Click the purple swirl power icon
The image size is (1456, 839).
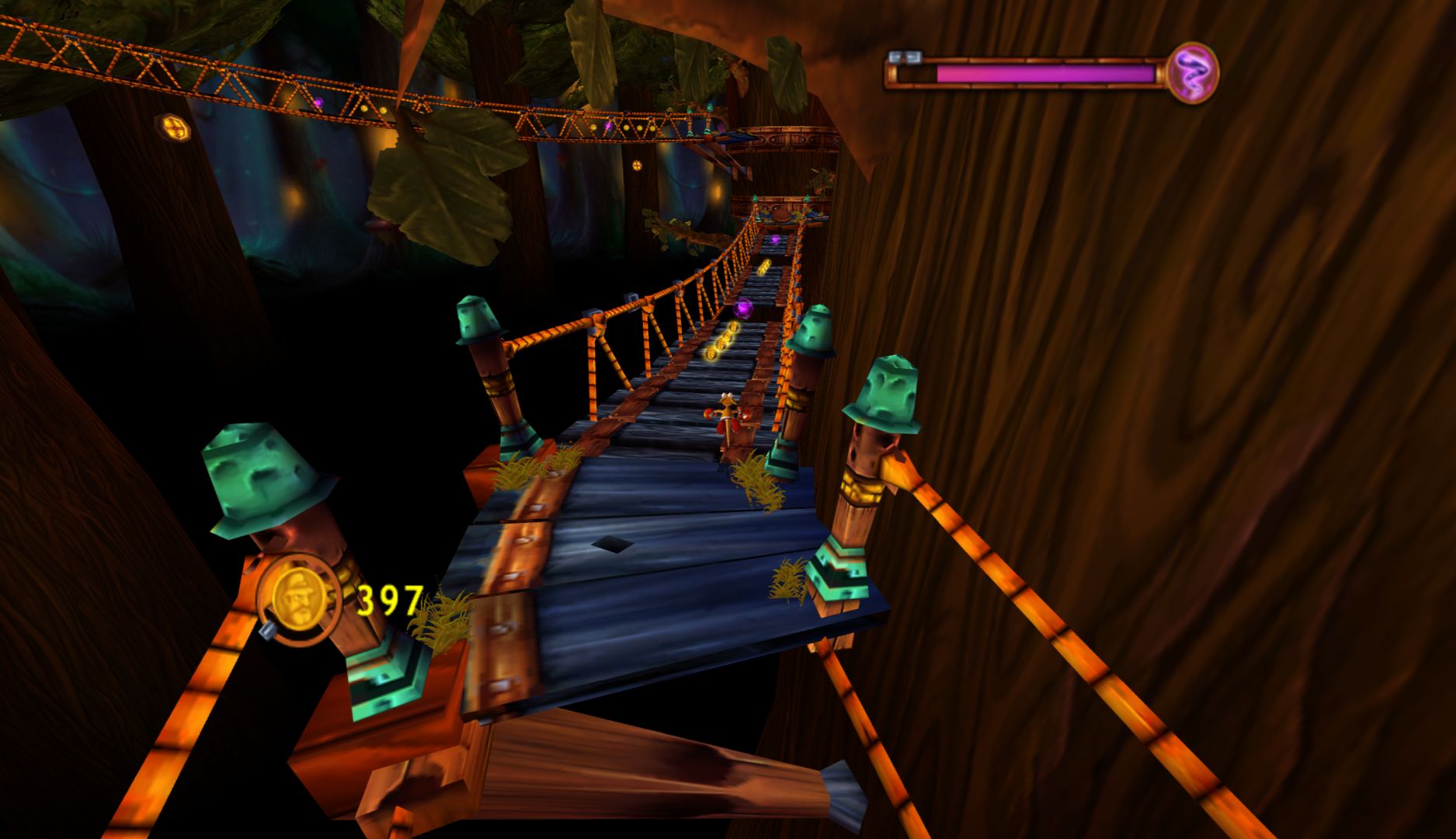point(1194,72)
